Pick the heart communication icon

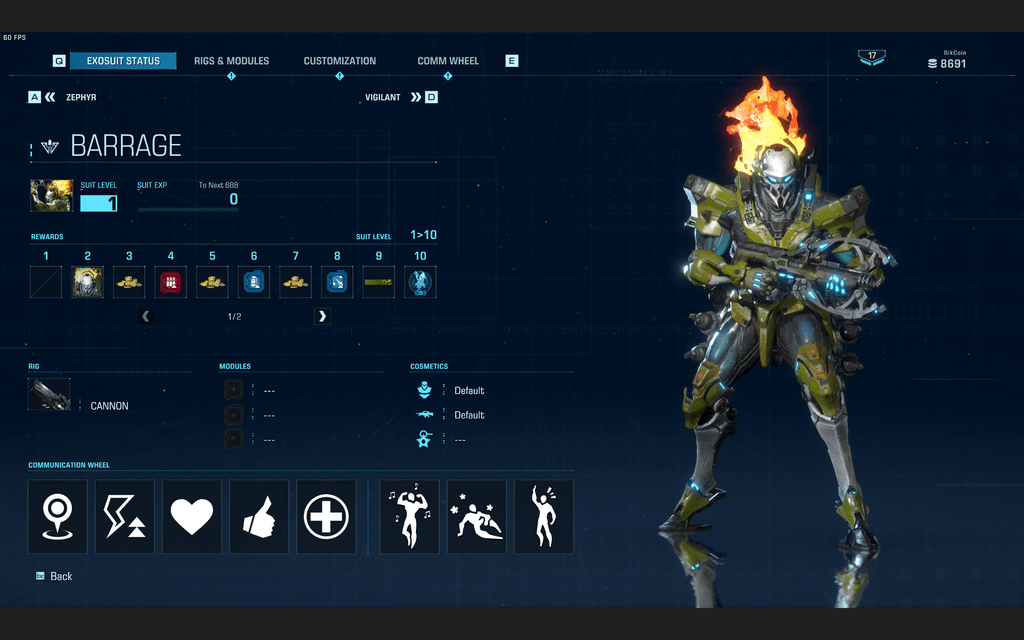[x=192, y=517]
